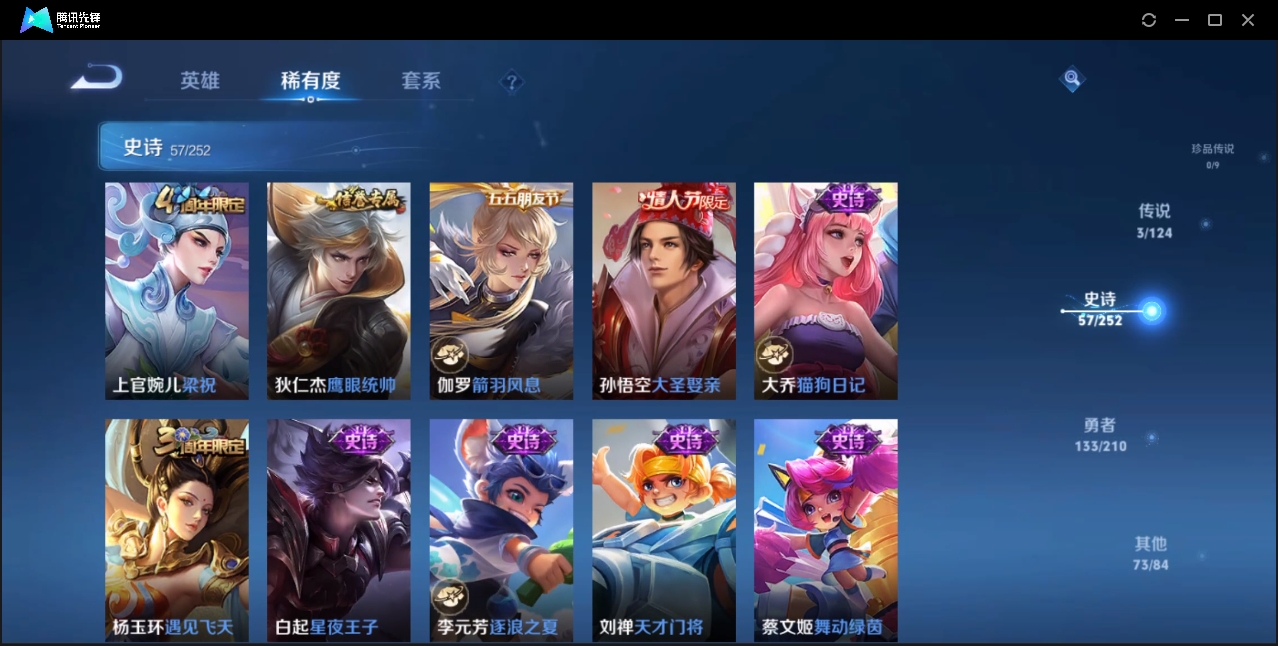Switch to the 英雄 tab
The height and width of the screenshot is (646, 1278).
(x=200, y=81)
